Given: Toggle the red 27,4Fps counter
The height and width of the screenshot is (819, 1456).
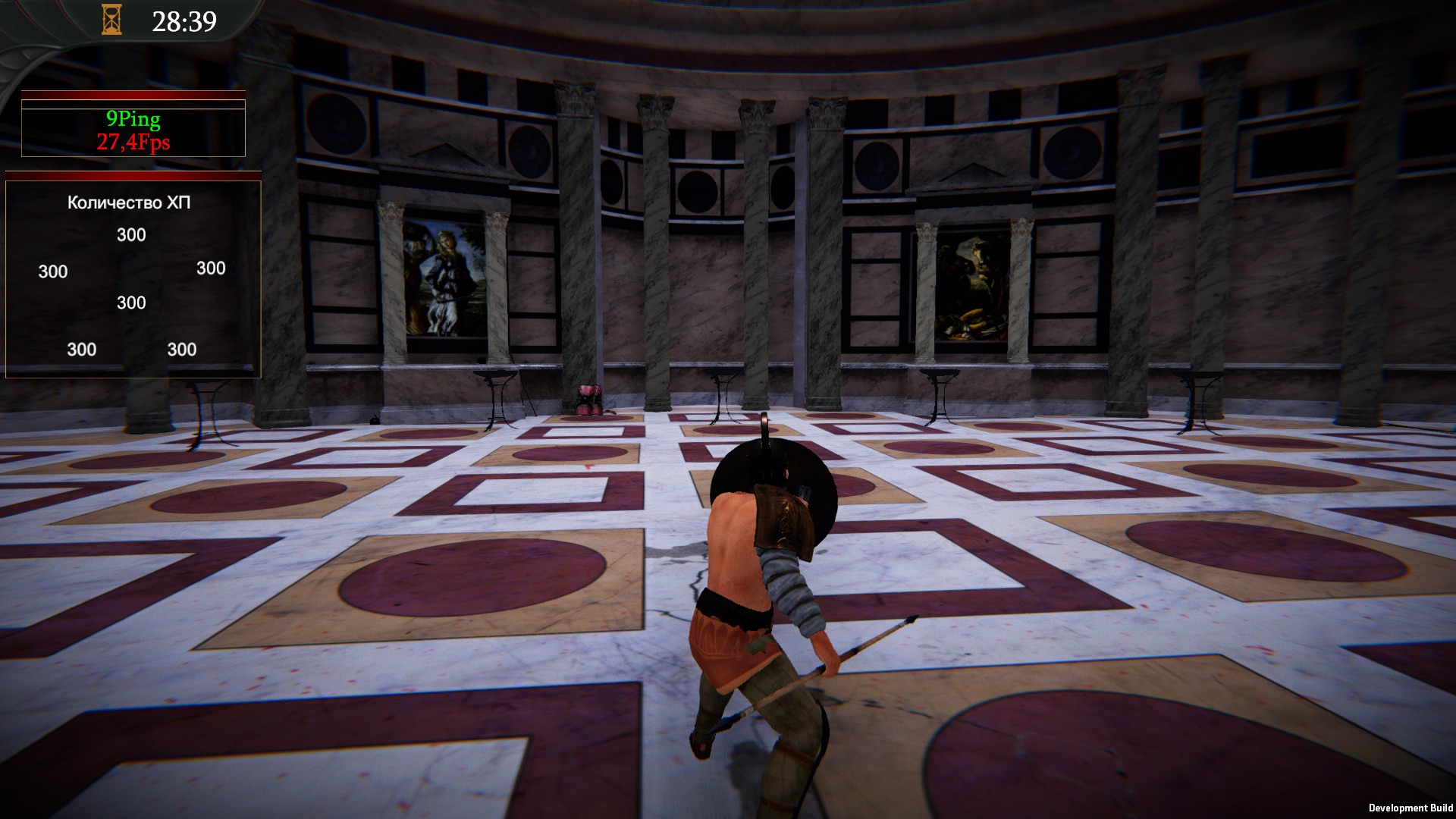Looking at the screenshot, I should (133, 141).
